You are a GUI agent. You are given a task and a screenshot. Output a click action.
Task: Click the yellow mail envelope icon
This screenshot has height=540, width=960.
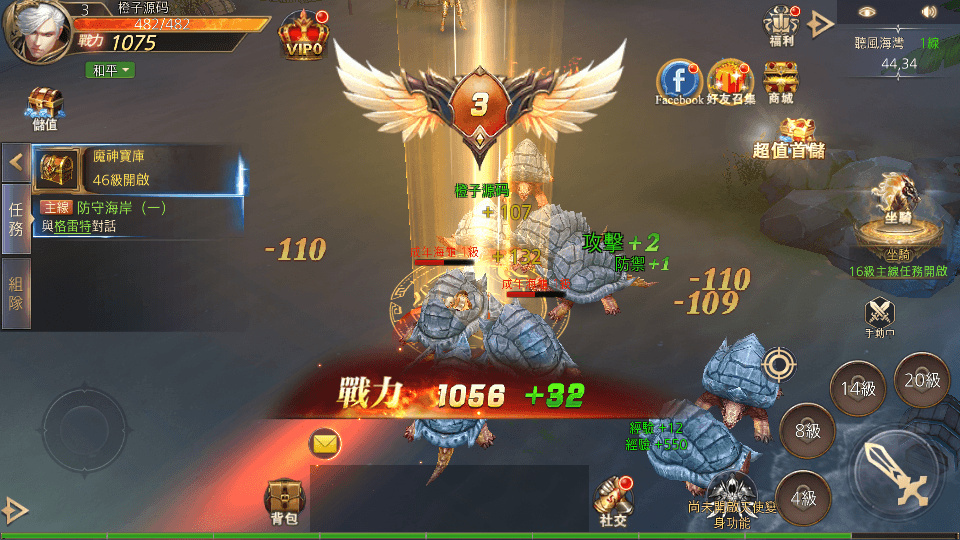(325, 441)
